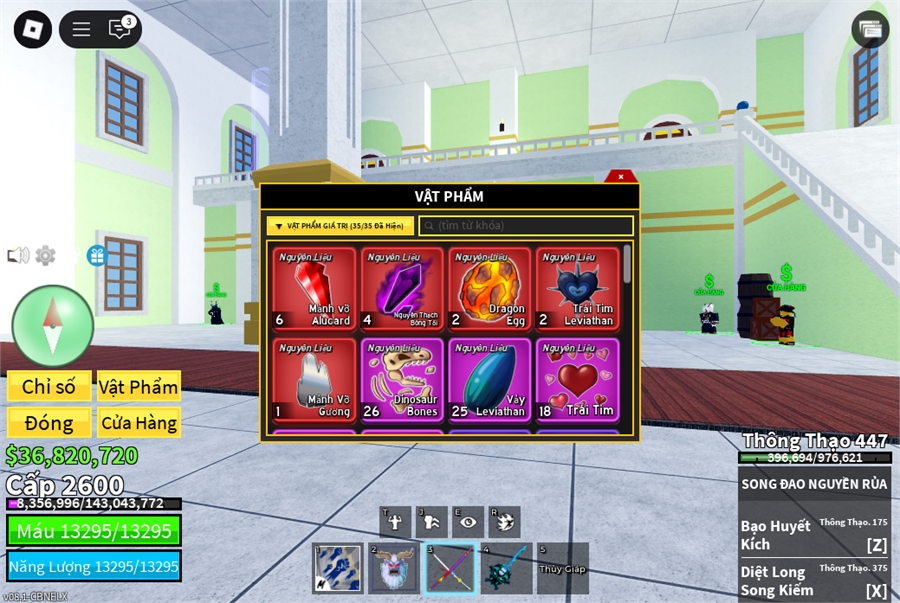
Task: Choose the Dragon Egg item
Action: pos(490,289)
